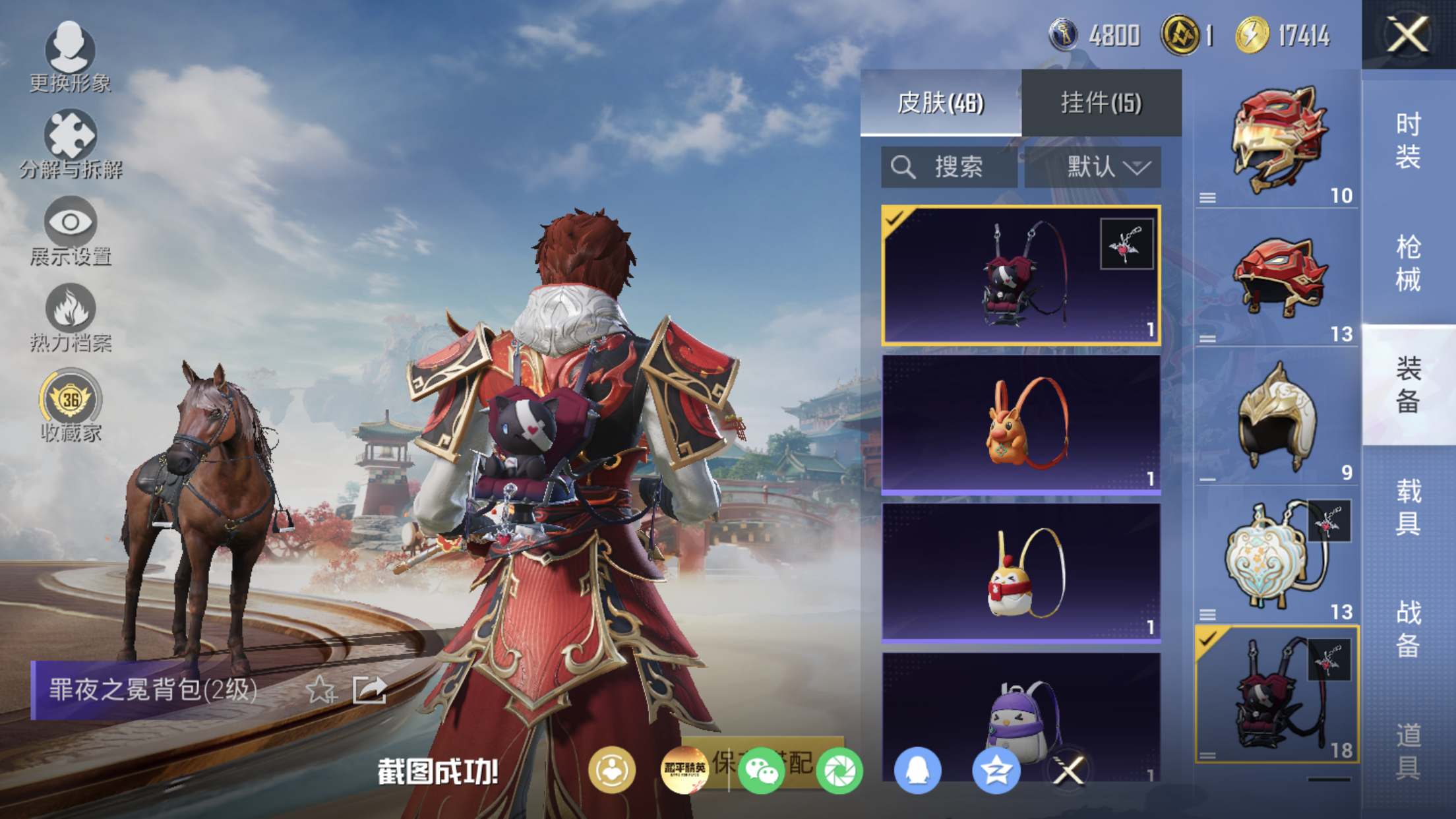Open 展示设置 display settings
1456x819 pixels.
tap(70, 230)
